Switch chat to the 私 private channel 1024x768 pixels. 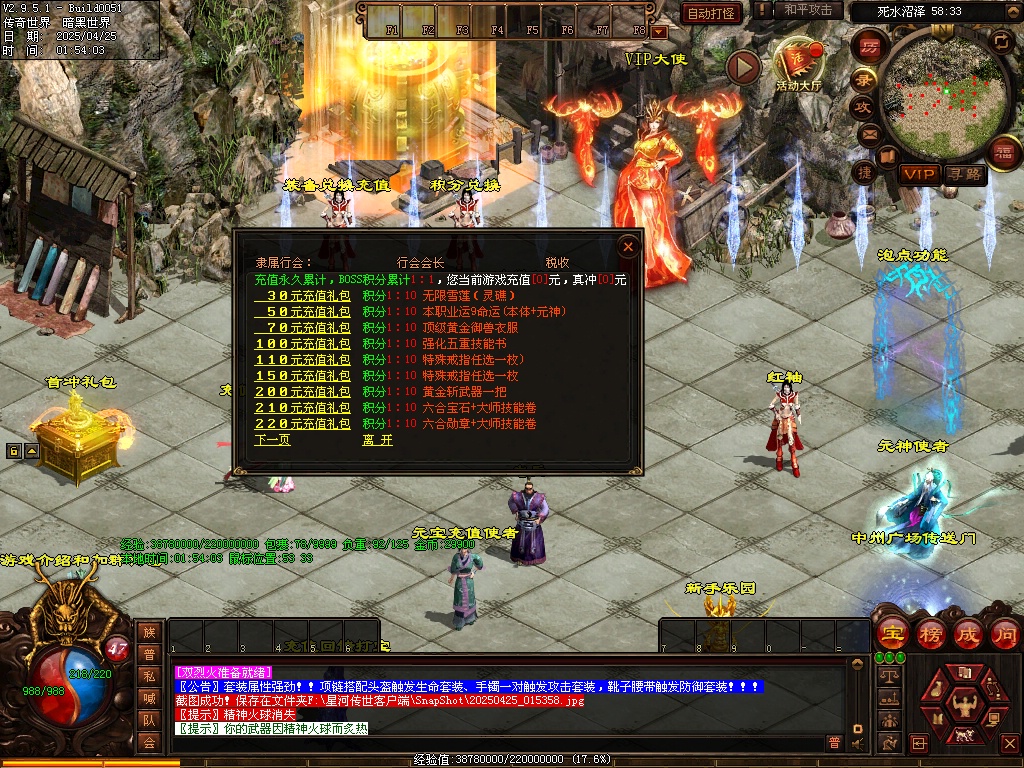149,675
